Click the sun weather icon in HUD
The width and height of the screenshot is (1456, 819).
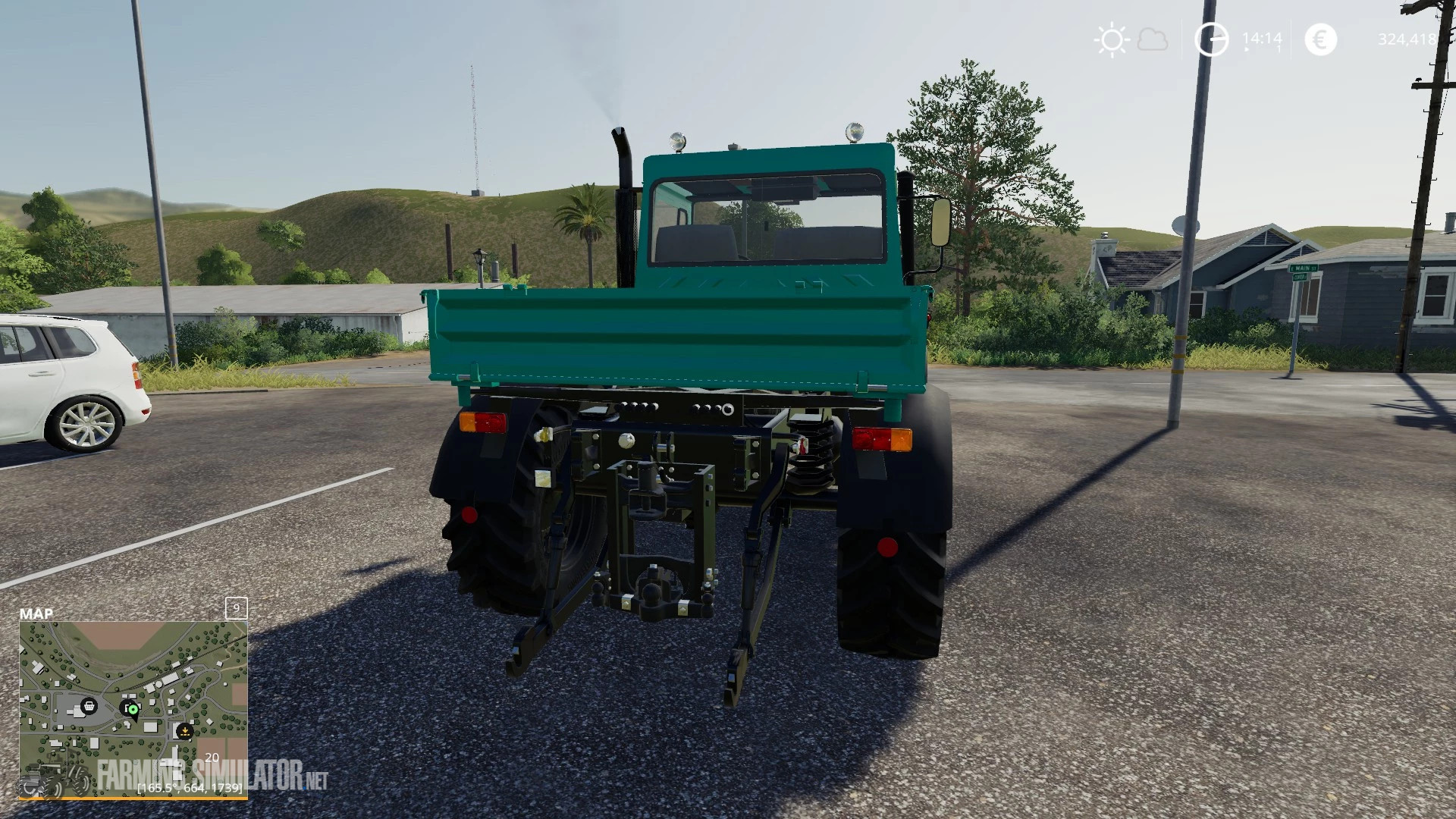[1110, 39]
